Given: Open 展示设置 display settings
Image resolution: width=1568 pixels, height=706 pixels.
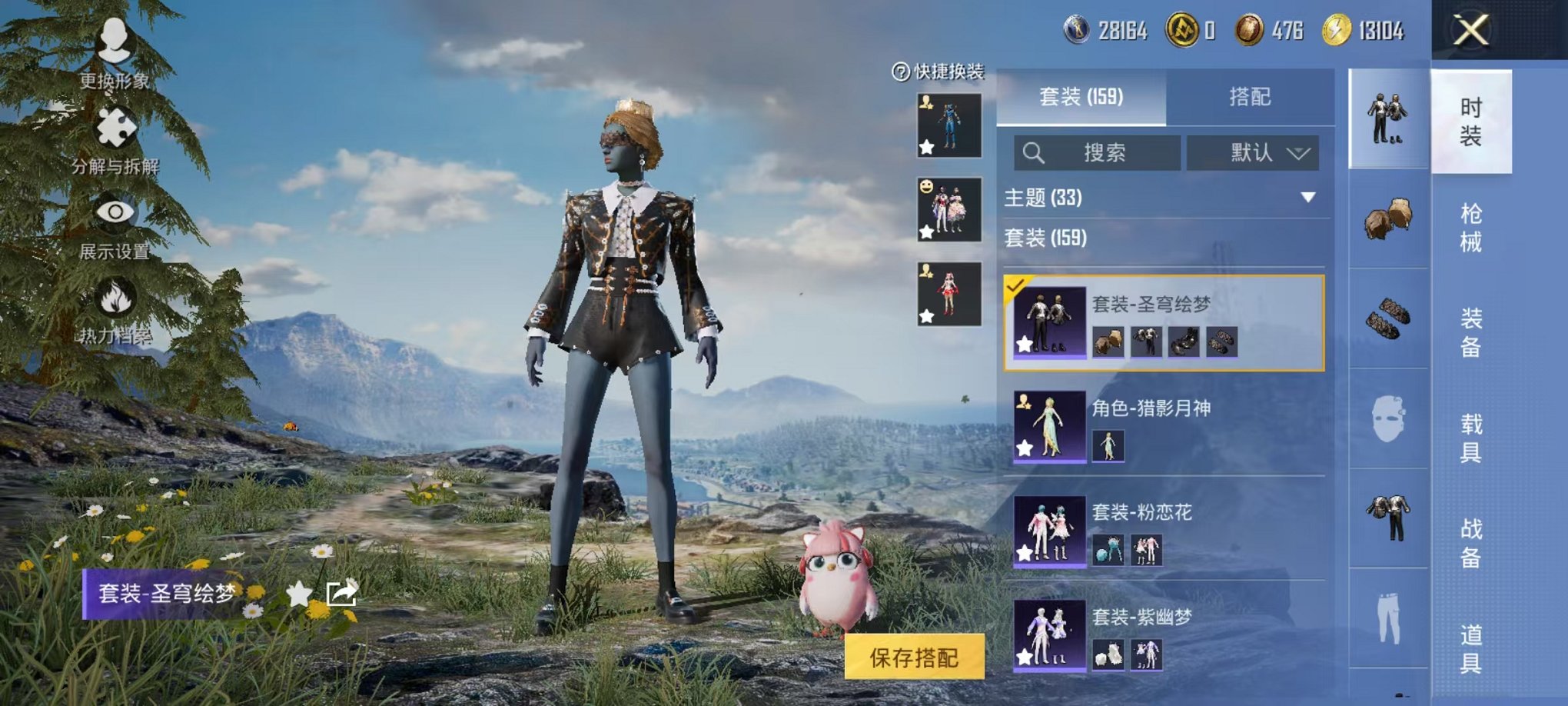Looking at the screenshot, I should tap(114, 212).
